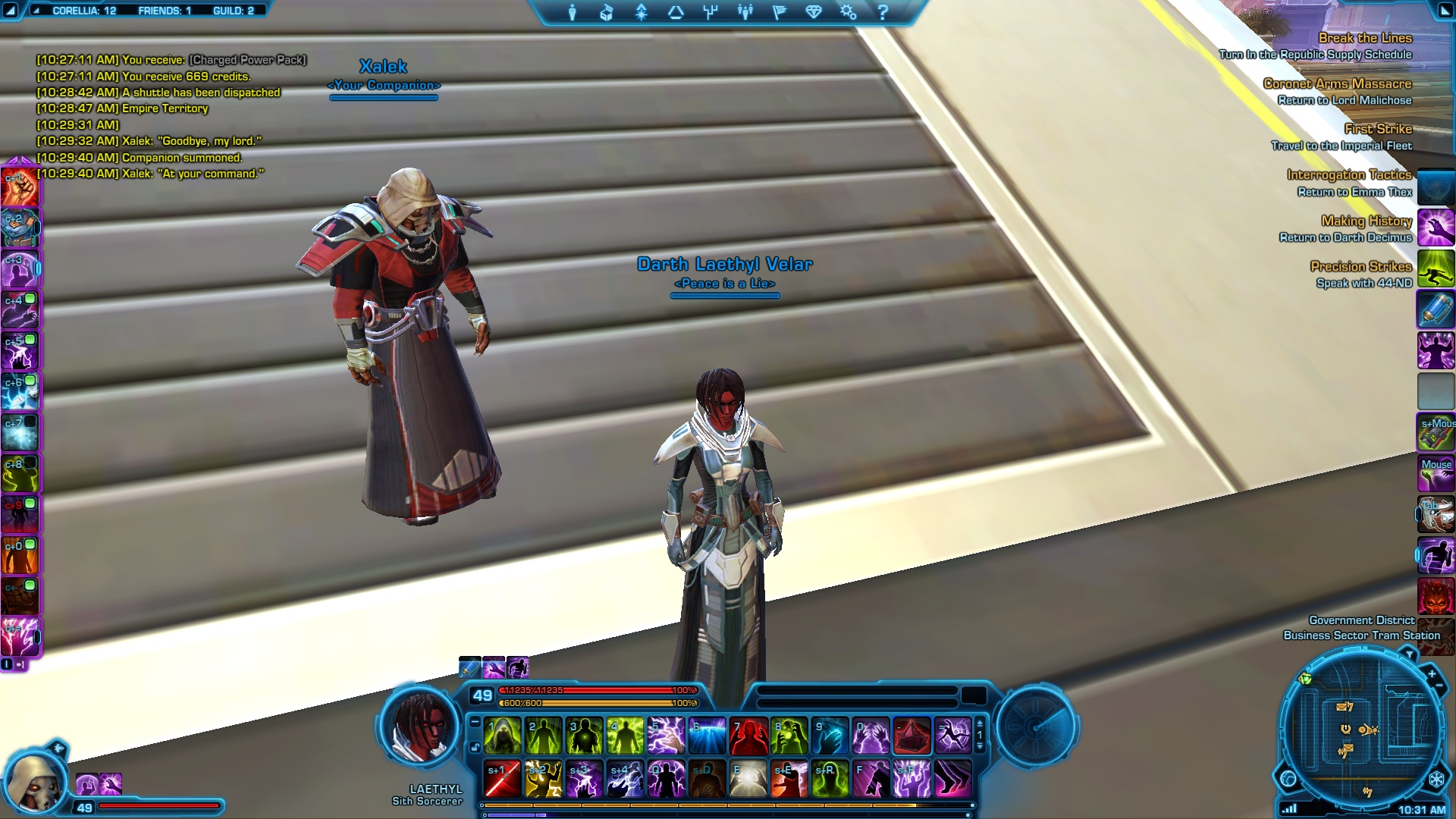Zoom out on the minimap
This screenshot has height=819, width=1456.
tap(1439, 686)
